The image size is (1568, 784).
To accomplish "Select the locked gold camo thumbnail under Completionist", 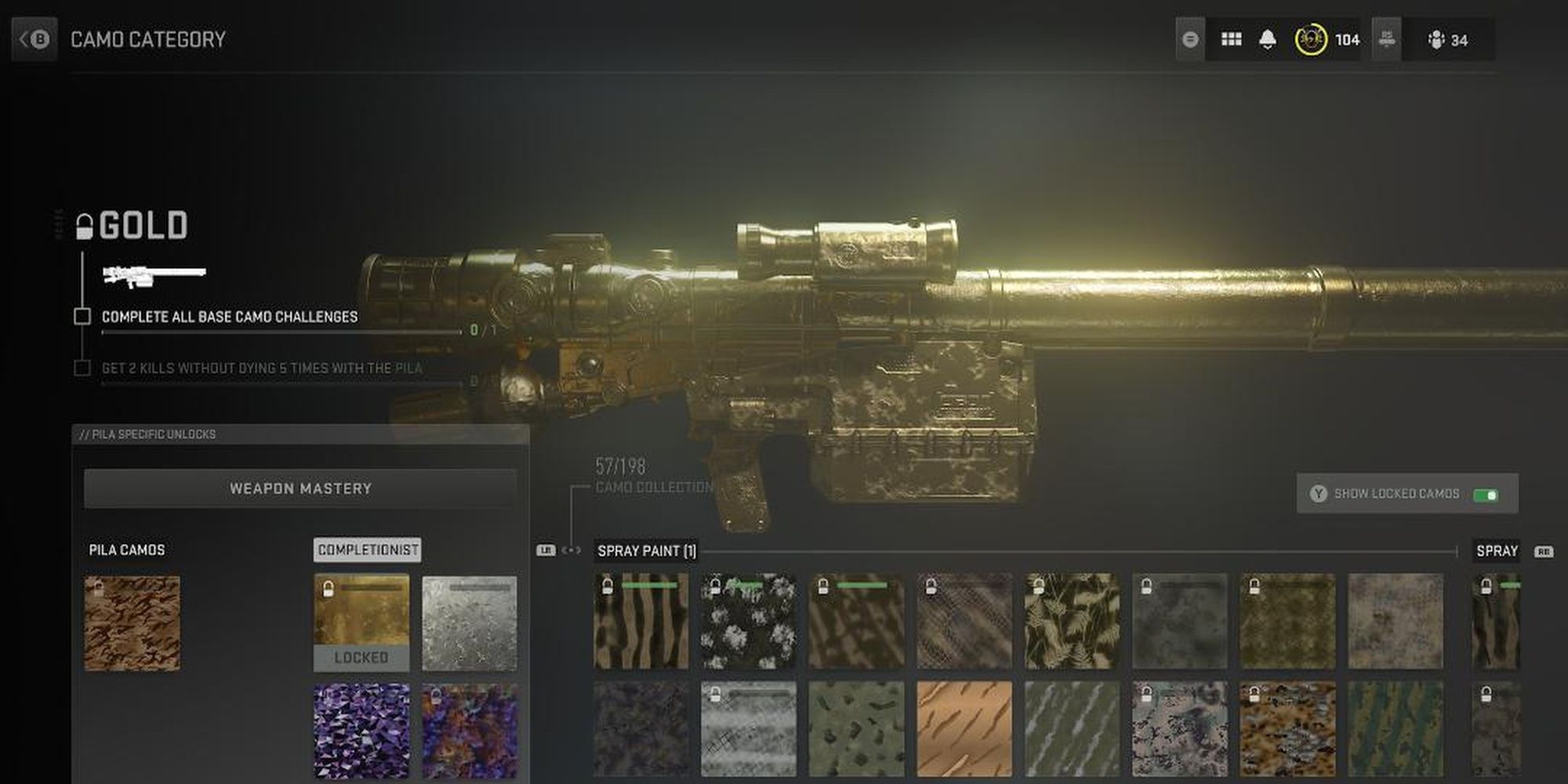I will [x=361, y=623].
